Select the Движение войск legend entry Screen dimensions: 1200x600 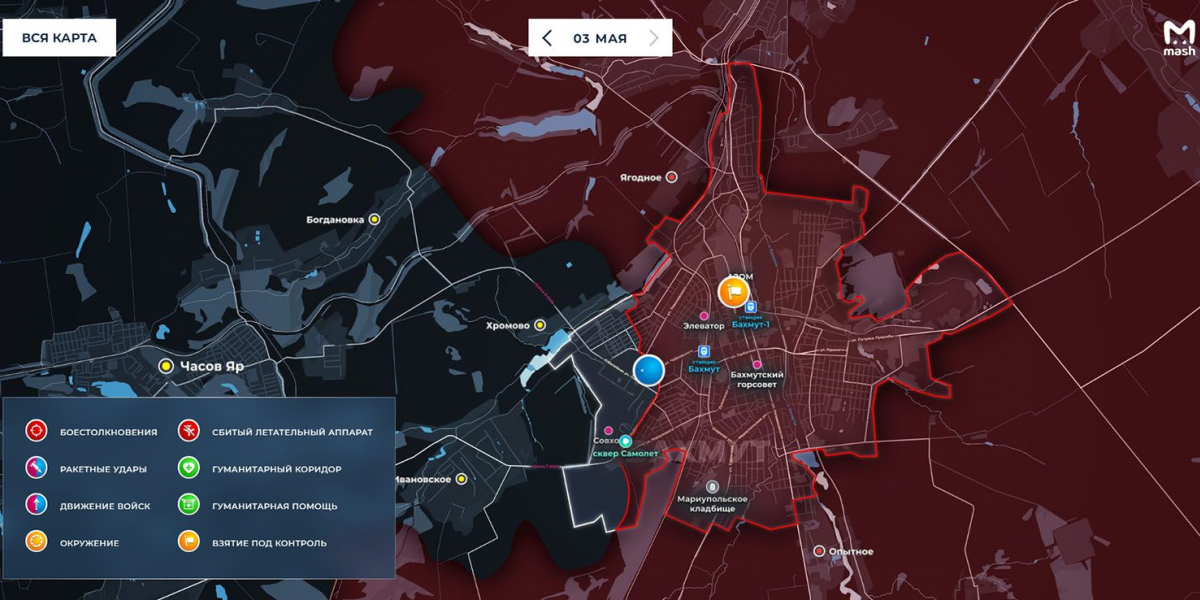37,505
